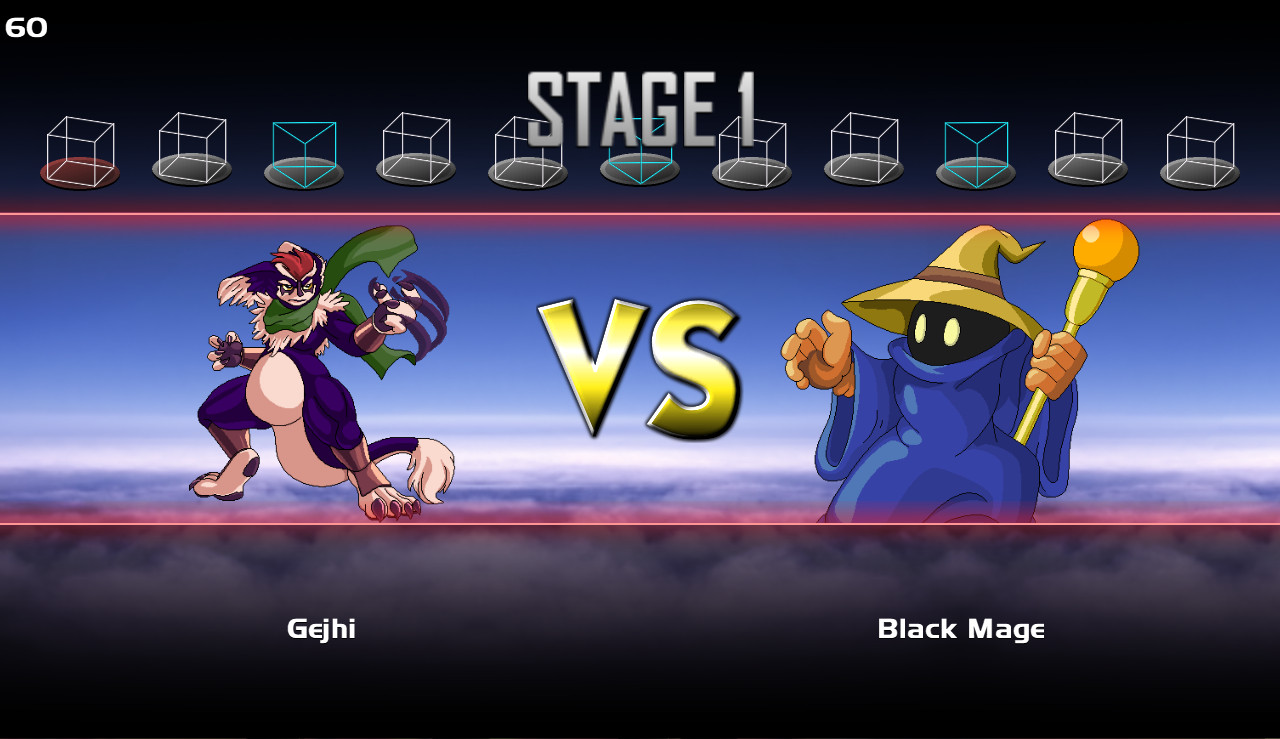
Task: Click the stage cube left of Black Mage's hat
Action: [863, 145]
